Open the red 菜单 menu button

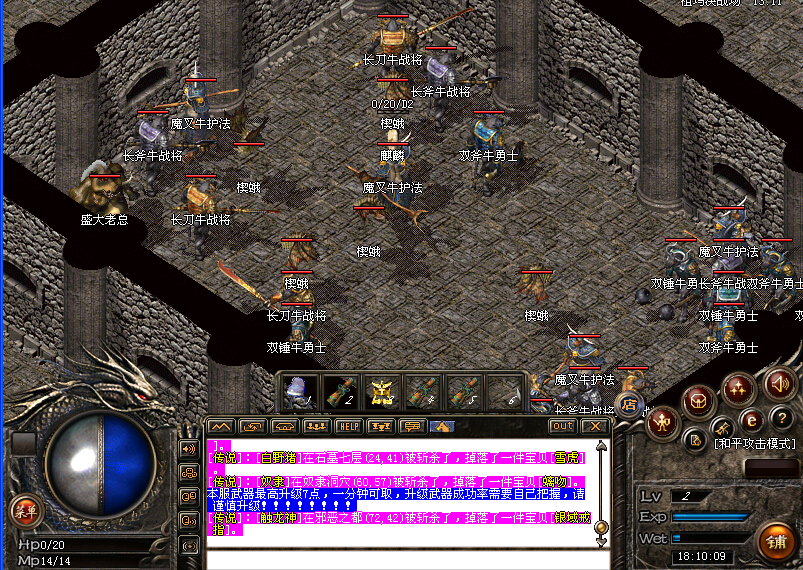(x=26, y=512)
